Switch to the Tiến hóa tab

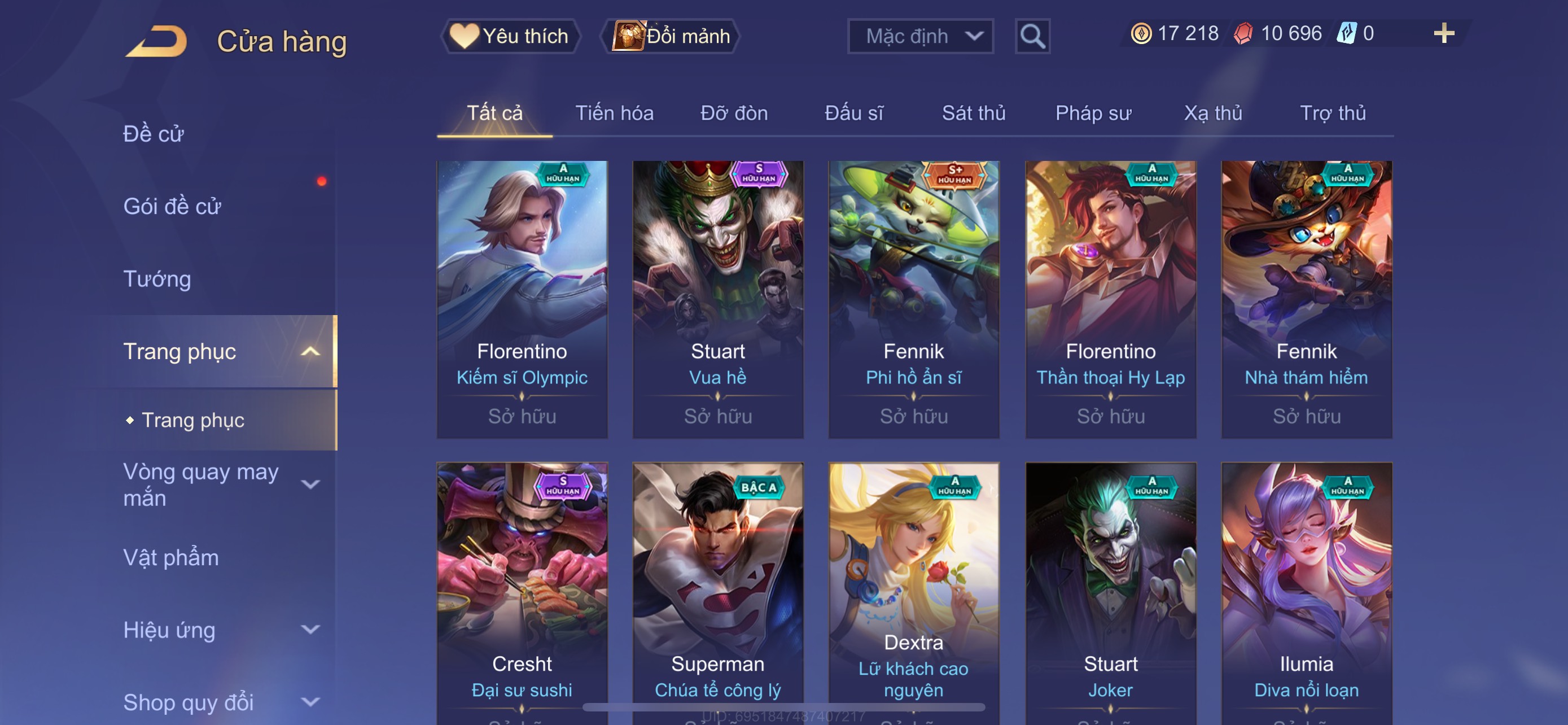(x=614, y=113)
